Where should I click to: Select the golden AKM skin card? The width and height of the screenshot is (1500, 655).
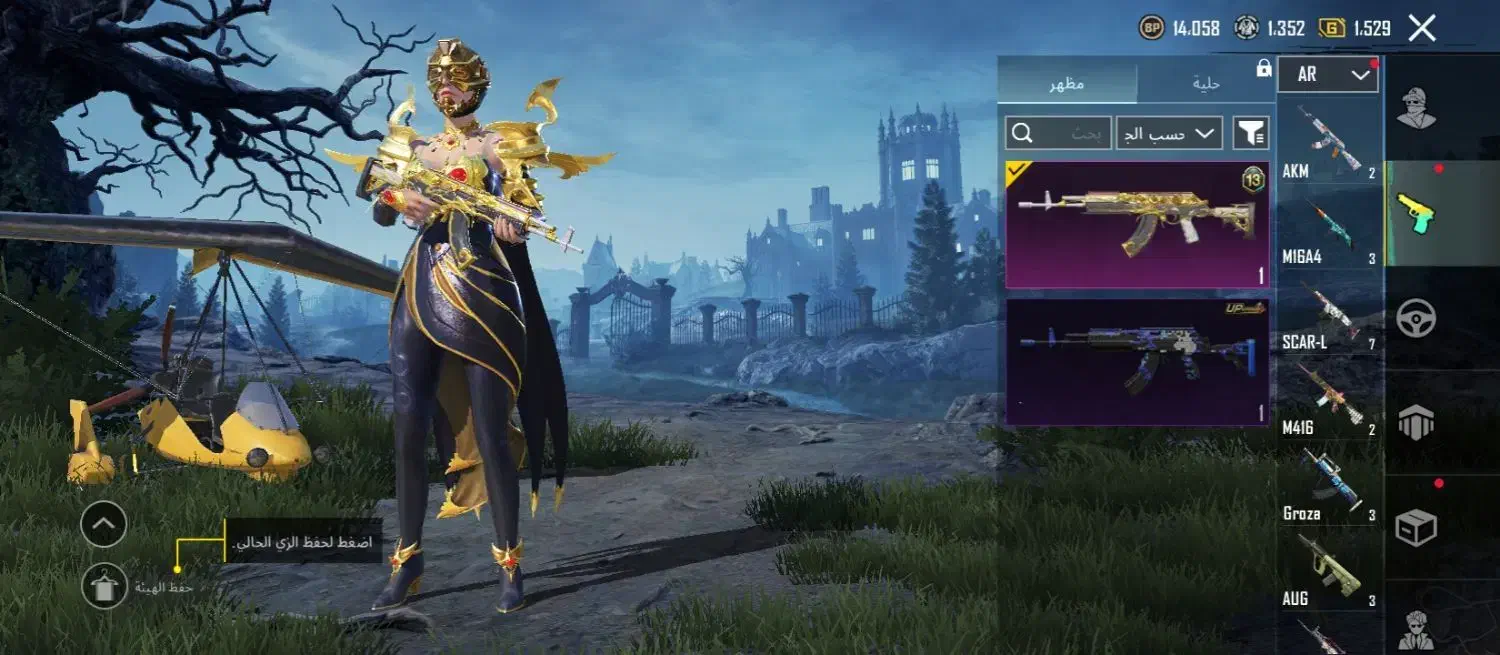pos(1137,225)
